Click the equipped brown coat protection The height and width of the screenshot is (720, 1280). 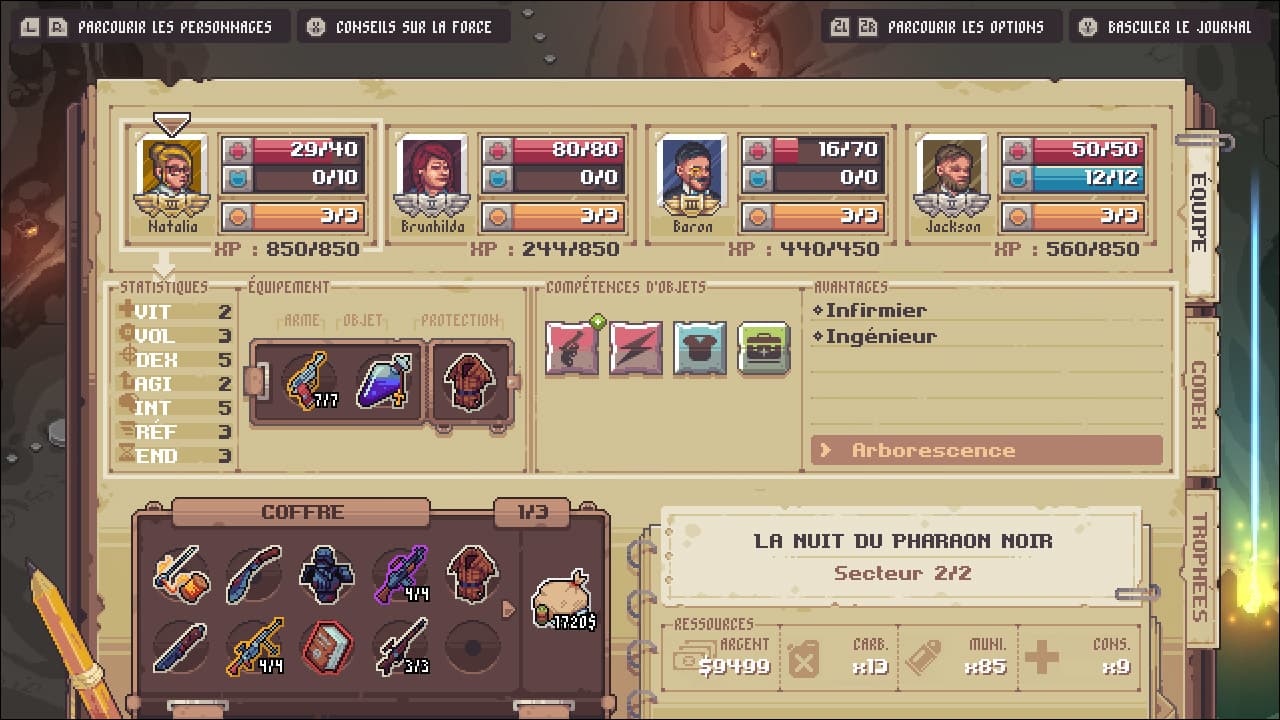469,380
